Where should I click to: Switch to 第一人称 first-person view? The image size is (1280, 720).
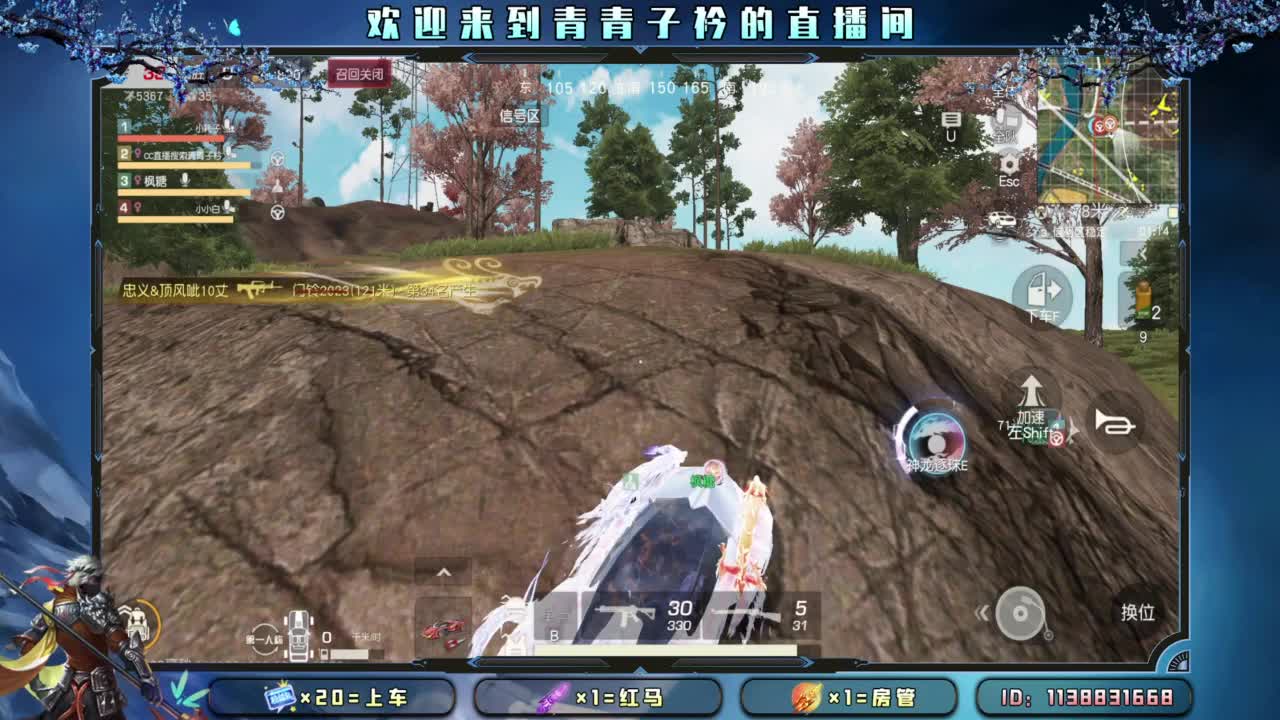(264, 640)
